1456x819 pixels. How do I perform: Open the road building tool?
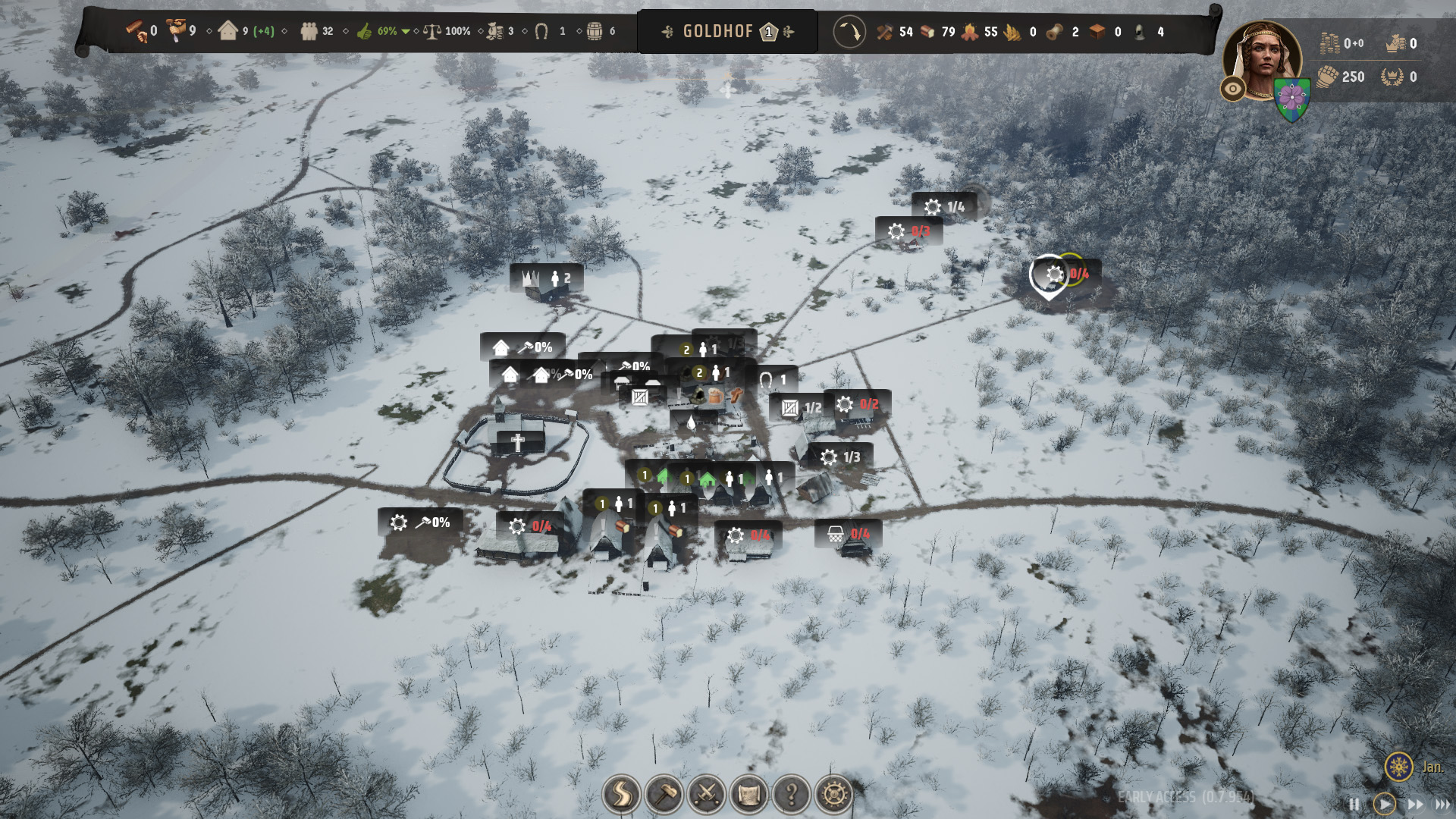(621, 794)
